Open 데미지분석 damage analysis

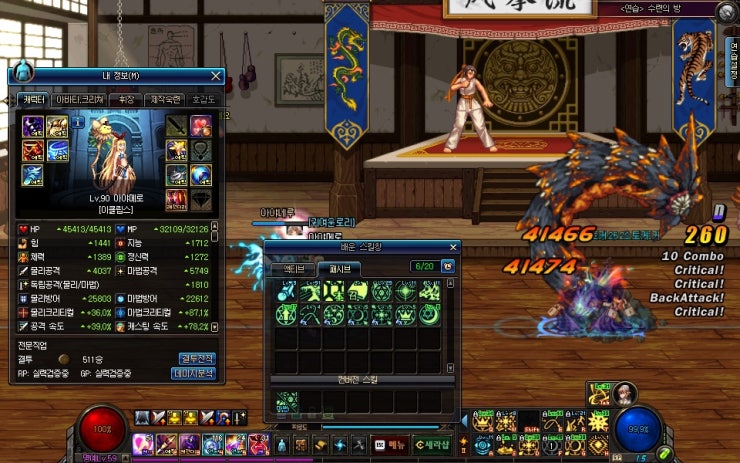(195, 373)
